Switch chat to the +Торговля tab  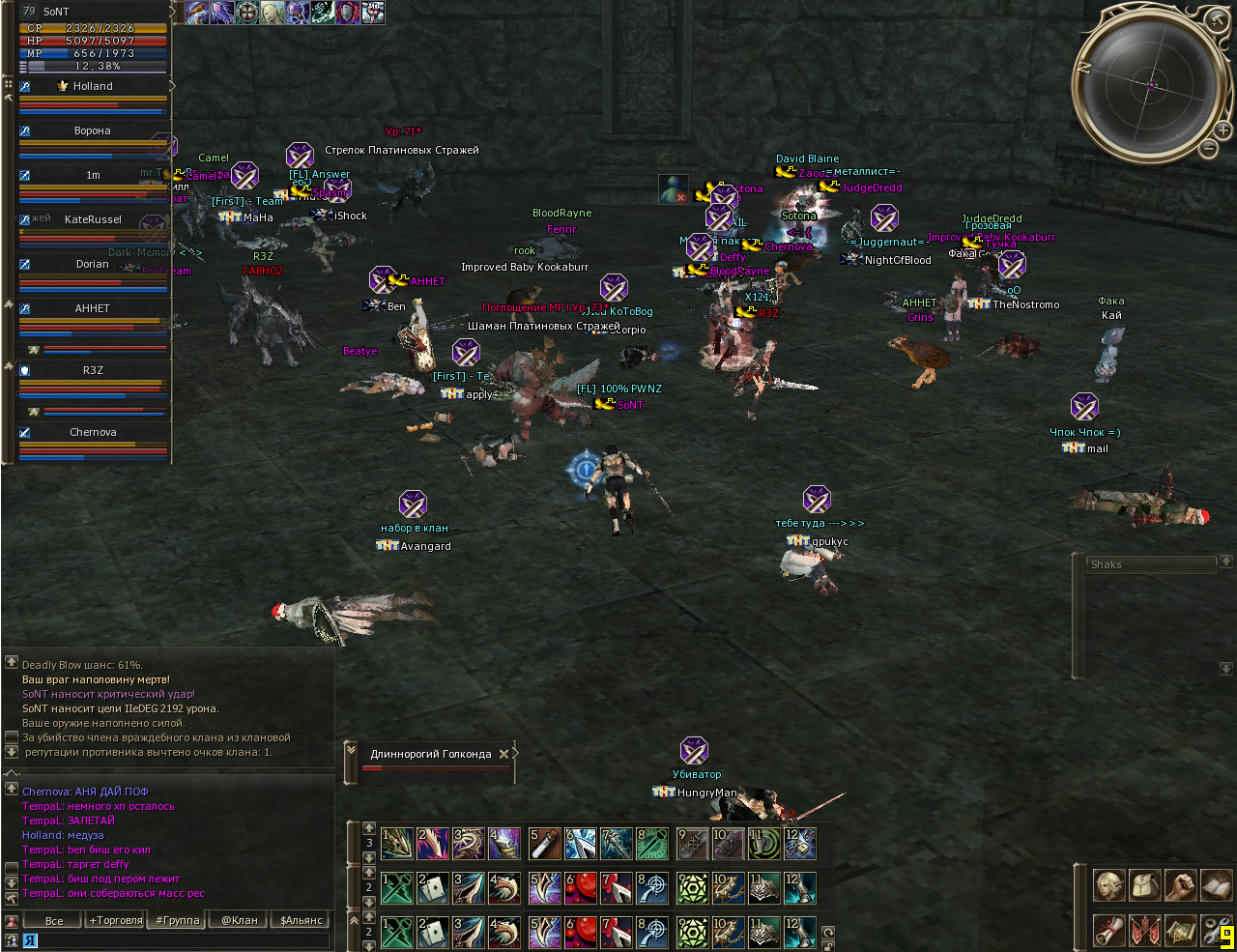click(116, 920)
